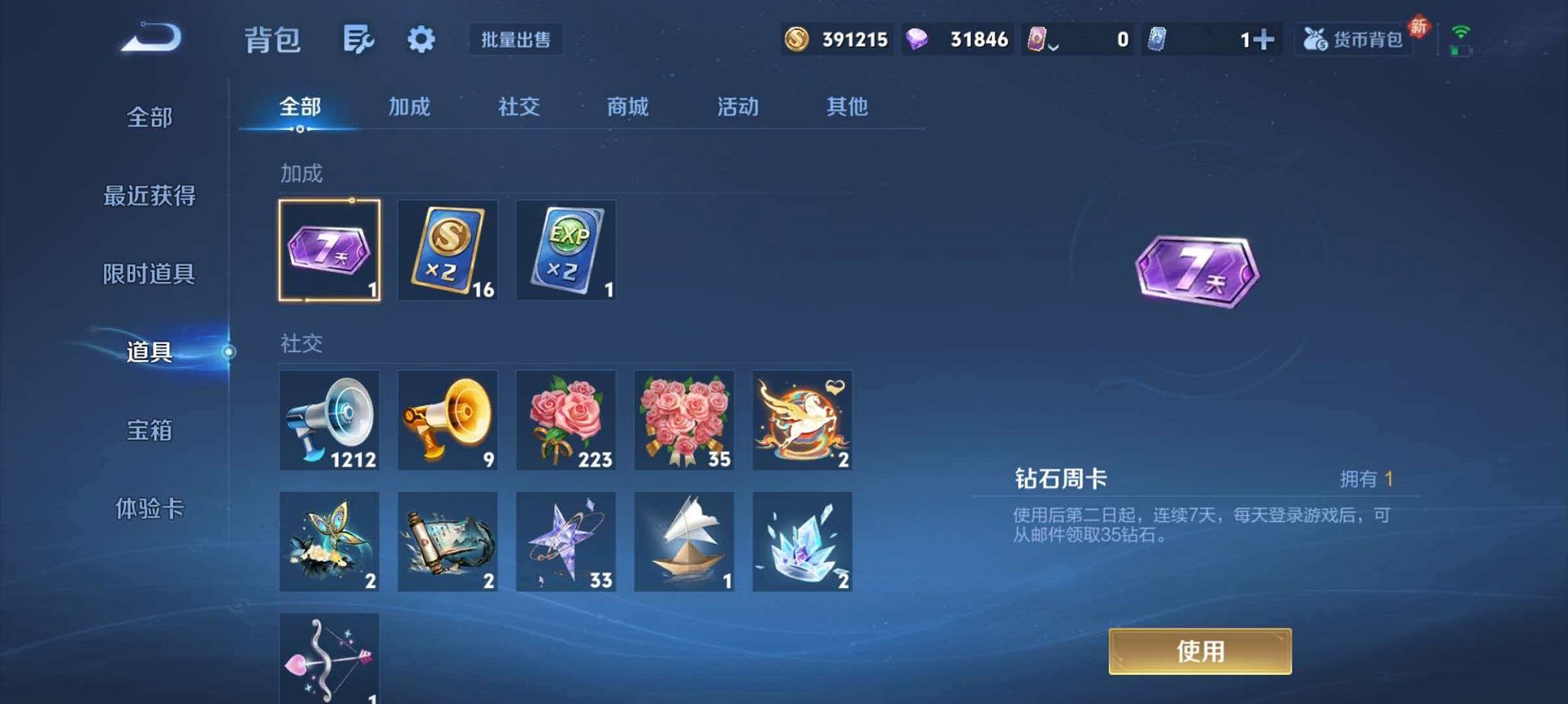Switch to the 社交 tab
The width and height of the screenshot is (1568, 704).
pyautogui.click(x=518, y=108)
